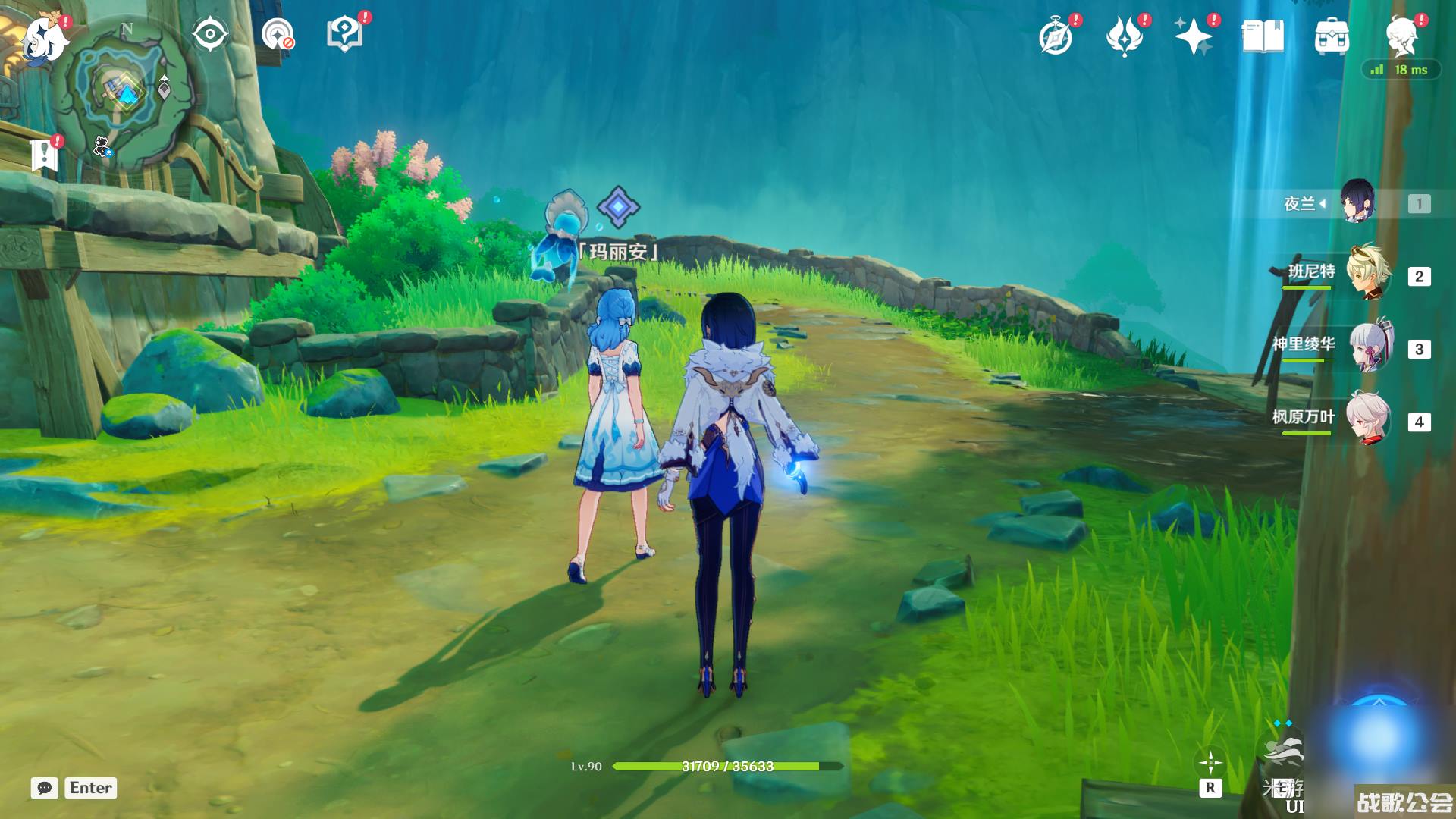Viewport: 1456px width, 819px height.
Task: Open the chat speech bubble button
Action: coord(45,788)
